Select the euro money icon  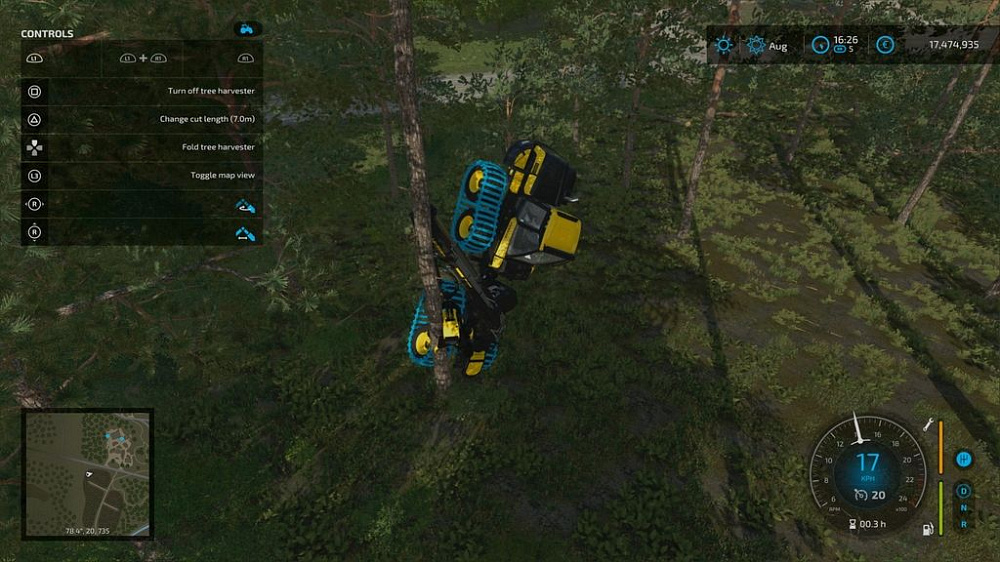[x=885, y=45]
